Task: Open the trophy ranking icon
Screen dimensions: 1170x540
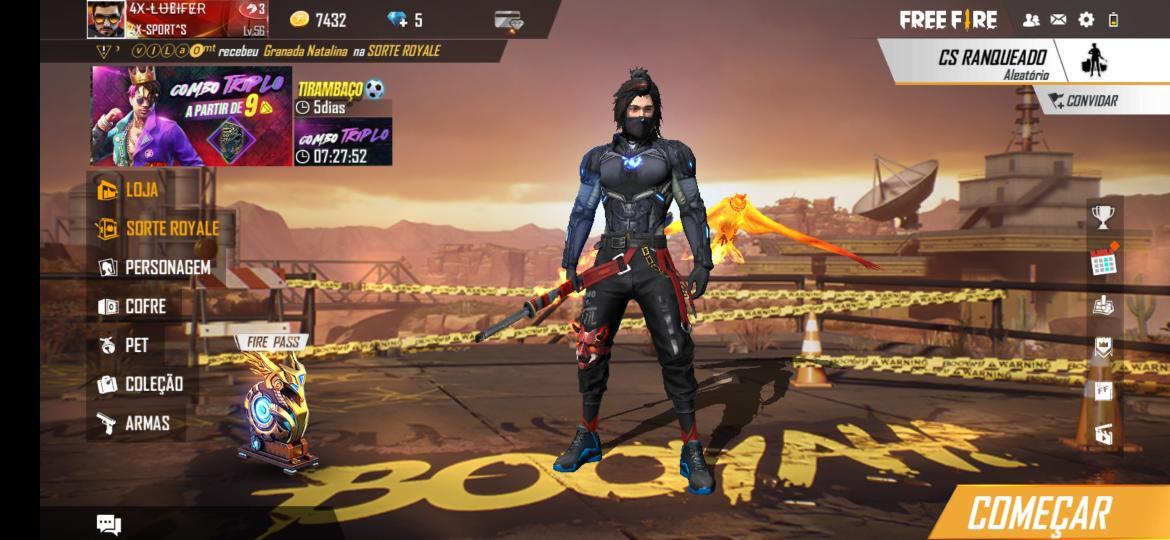Action: click(1103, 215)
